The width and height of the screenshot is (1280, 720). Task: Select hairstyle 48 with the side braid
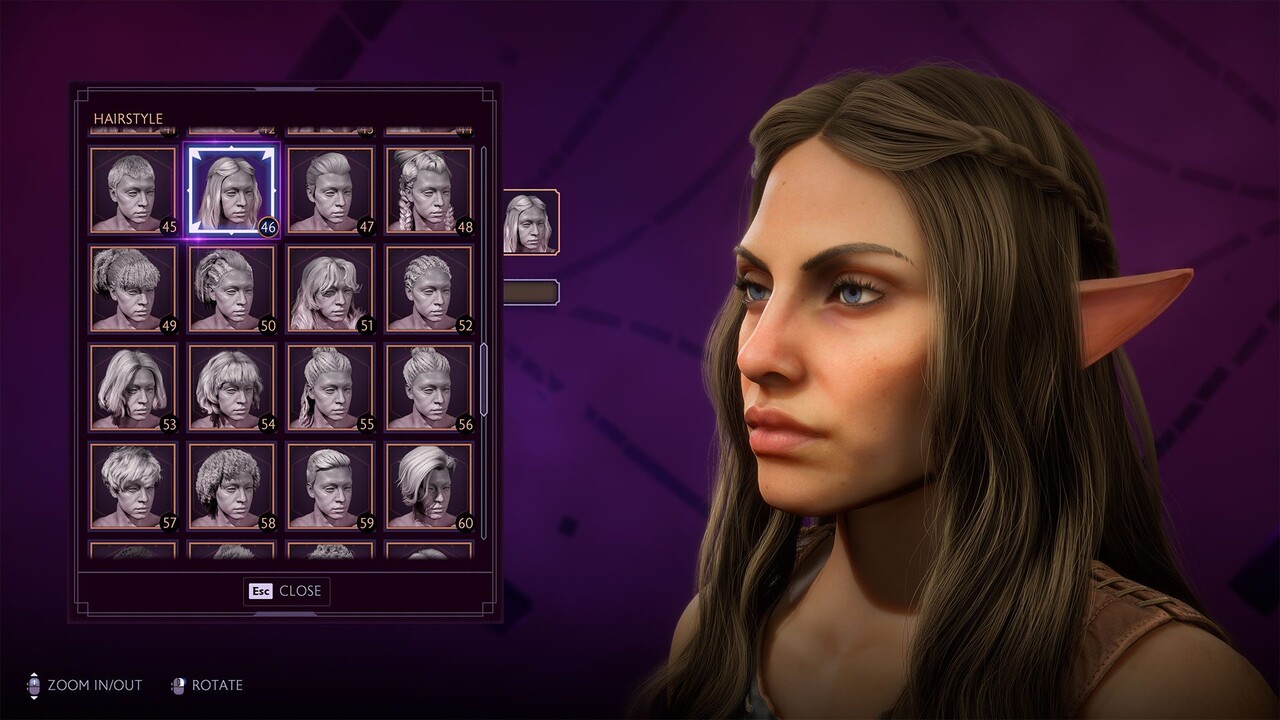[430, 188]
